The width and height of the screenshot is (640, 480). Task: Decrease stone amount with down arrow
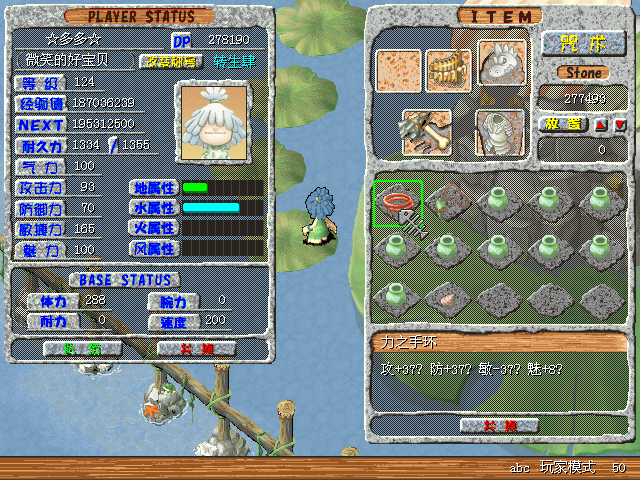[619, 125]
